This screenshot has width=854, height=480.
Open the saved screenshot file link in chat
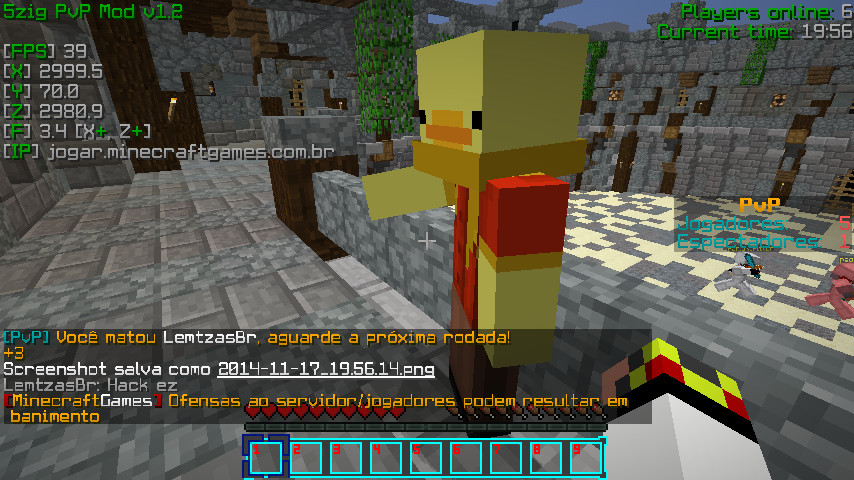(326, 370)
